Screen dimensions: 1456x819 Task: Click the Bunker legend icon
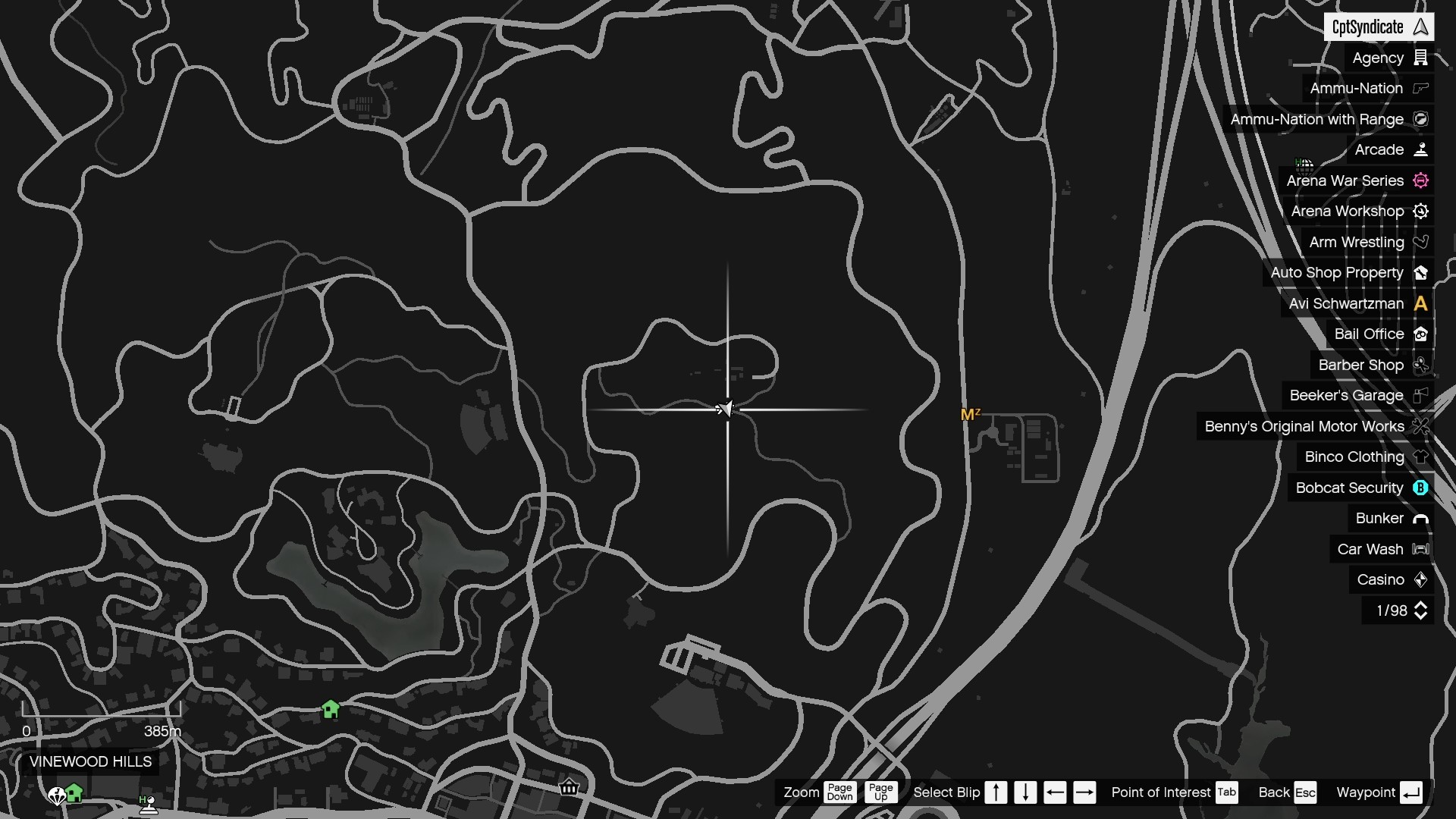[1421, 518]
